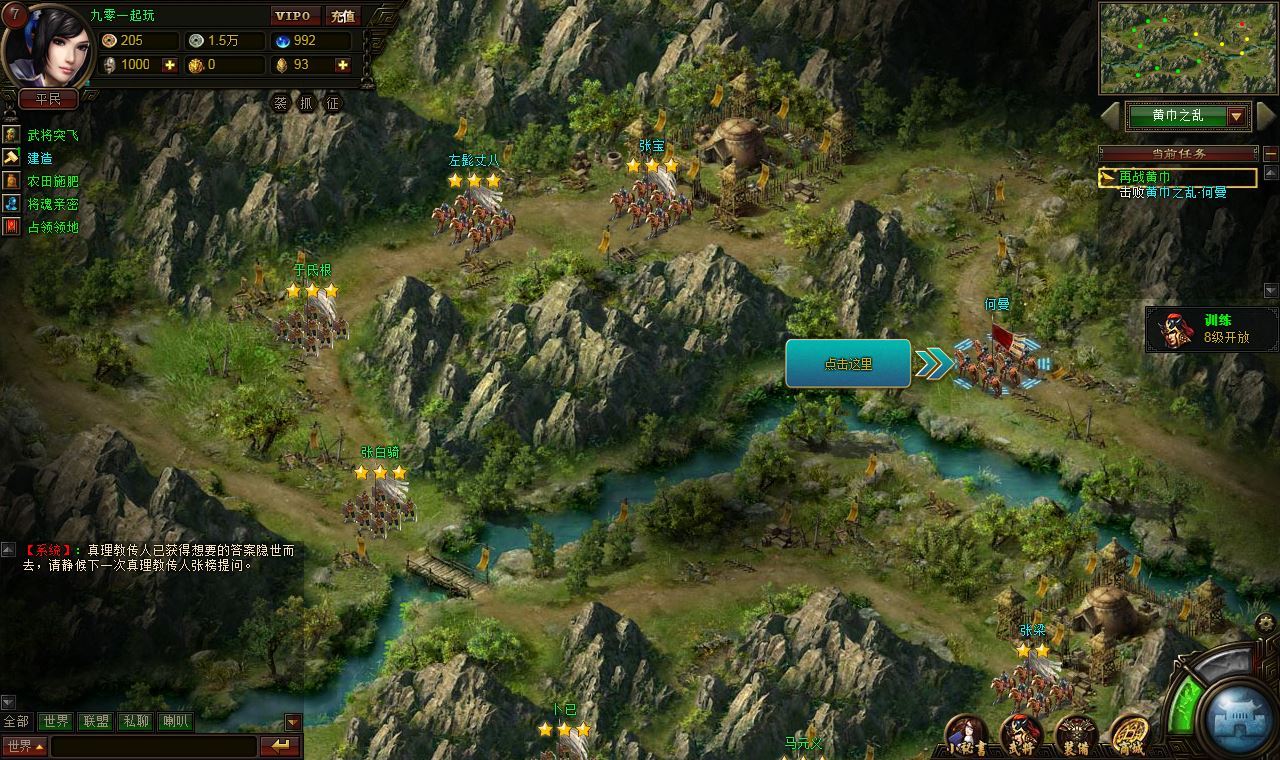This screenshot has height=760, width=1280.
Task: Open the 建造 build shortcut
Action: [x=40, y=158]
